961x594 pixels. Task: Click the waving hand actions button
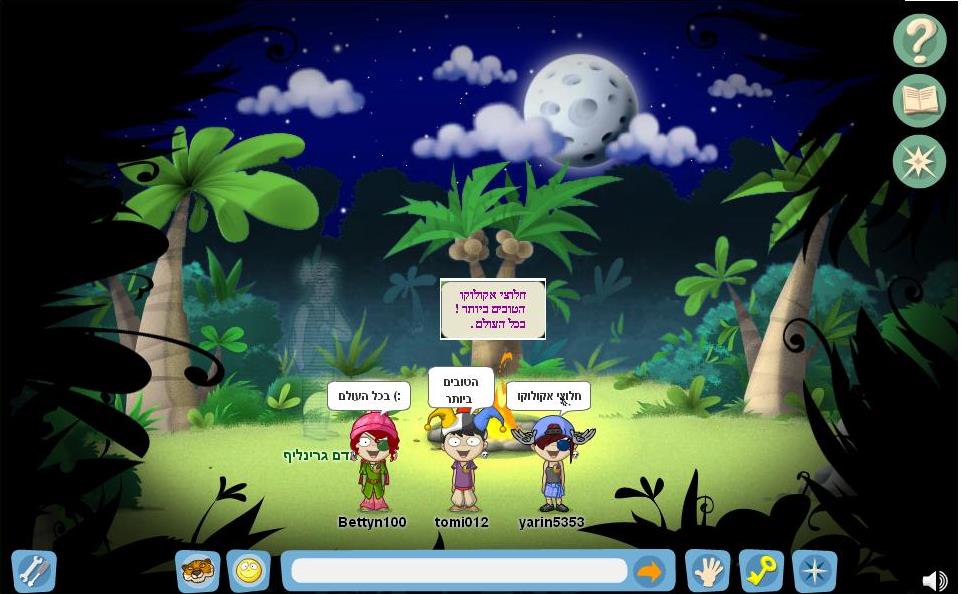coord(707,571)
